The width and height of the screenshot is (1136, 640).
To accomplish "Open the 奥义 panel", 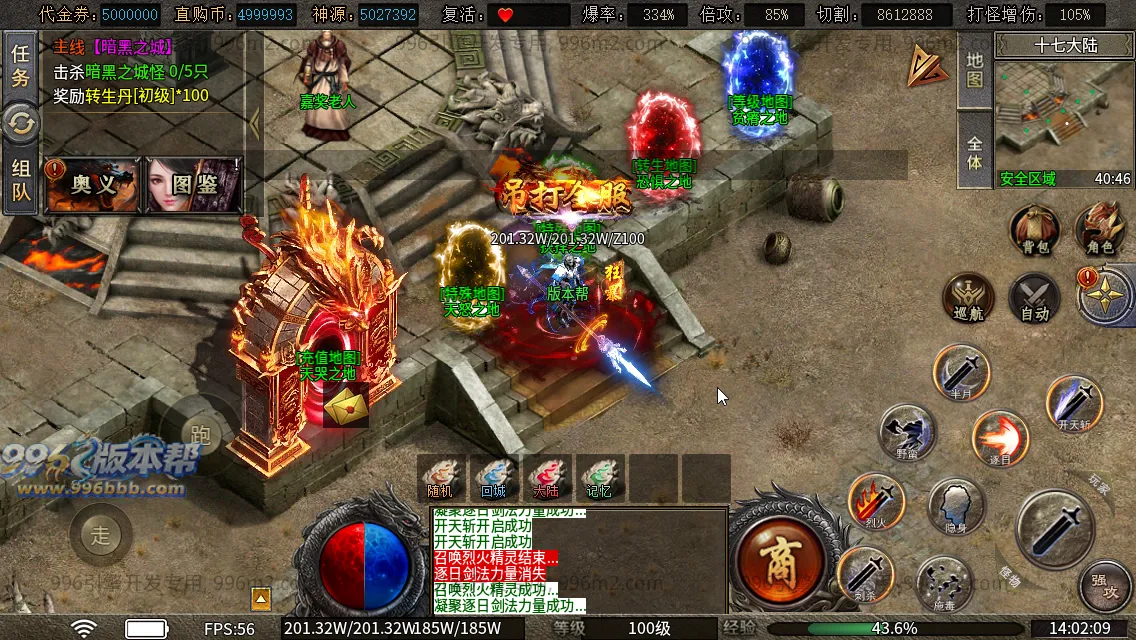I will click(94, 185).
